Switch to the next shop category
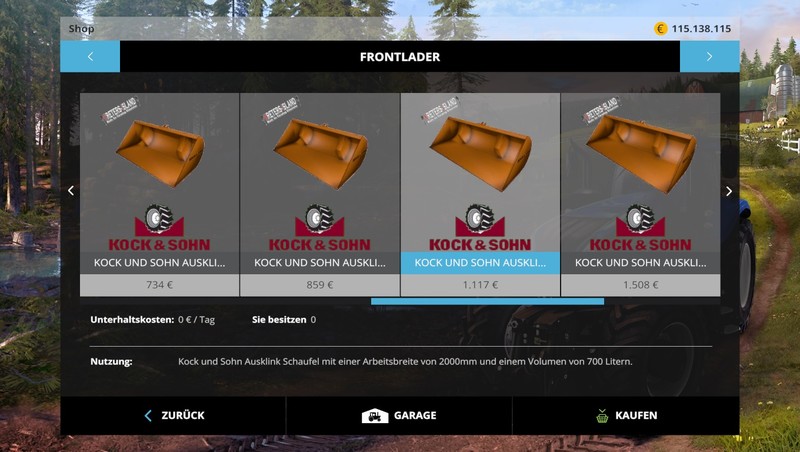Image resolution: width=800 pixels, height=452 pixels. click(709, 57)
